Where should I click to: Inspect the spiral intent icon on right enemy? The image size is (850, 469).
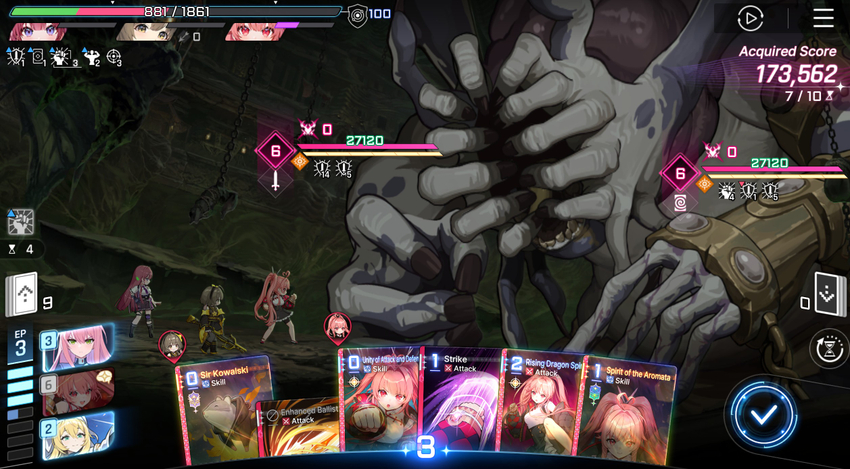(x=680, y=204)
